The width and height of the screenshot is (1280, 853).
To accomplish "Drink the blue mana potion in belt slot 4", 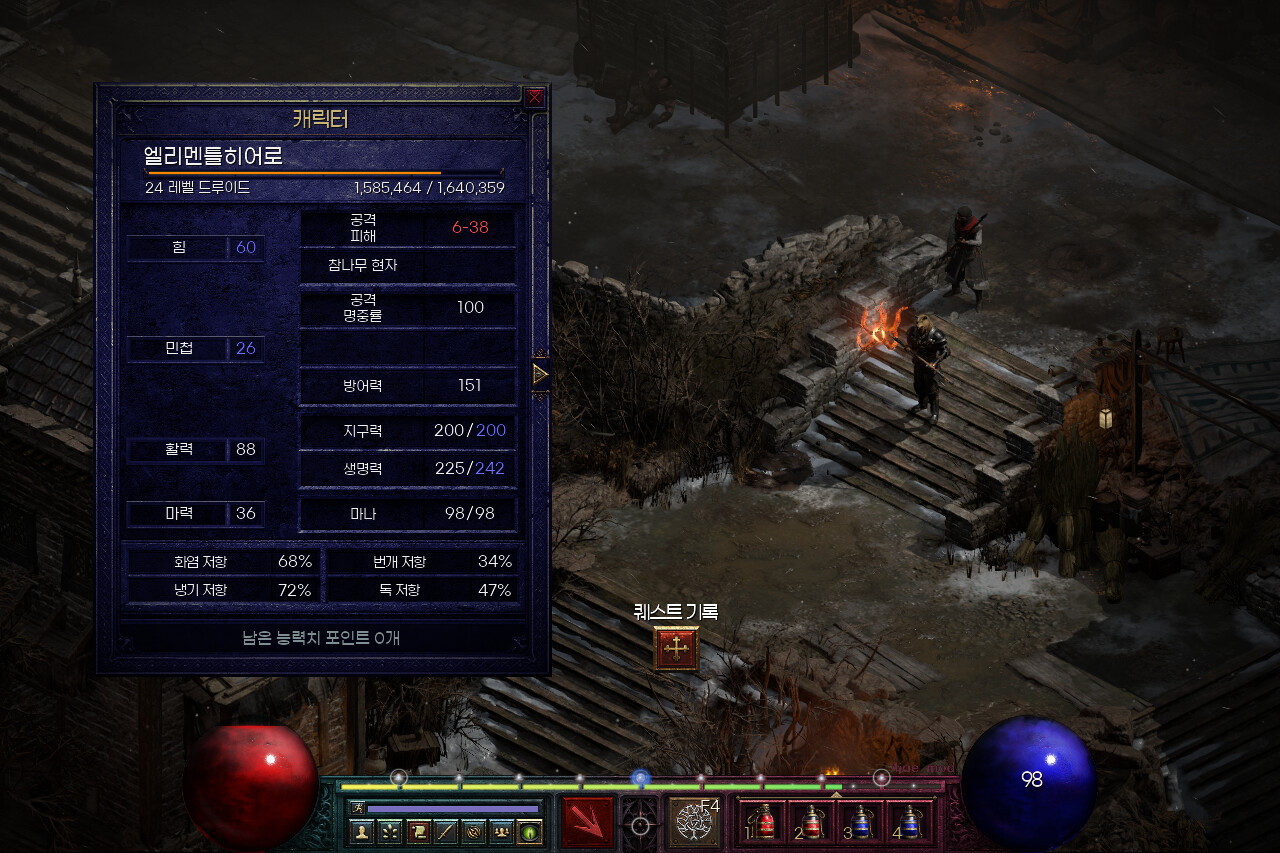I will pos(908,822).
